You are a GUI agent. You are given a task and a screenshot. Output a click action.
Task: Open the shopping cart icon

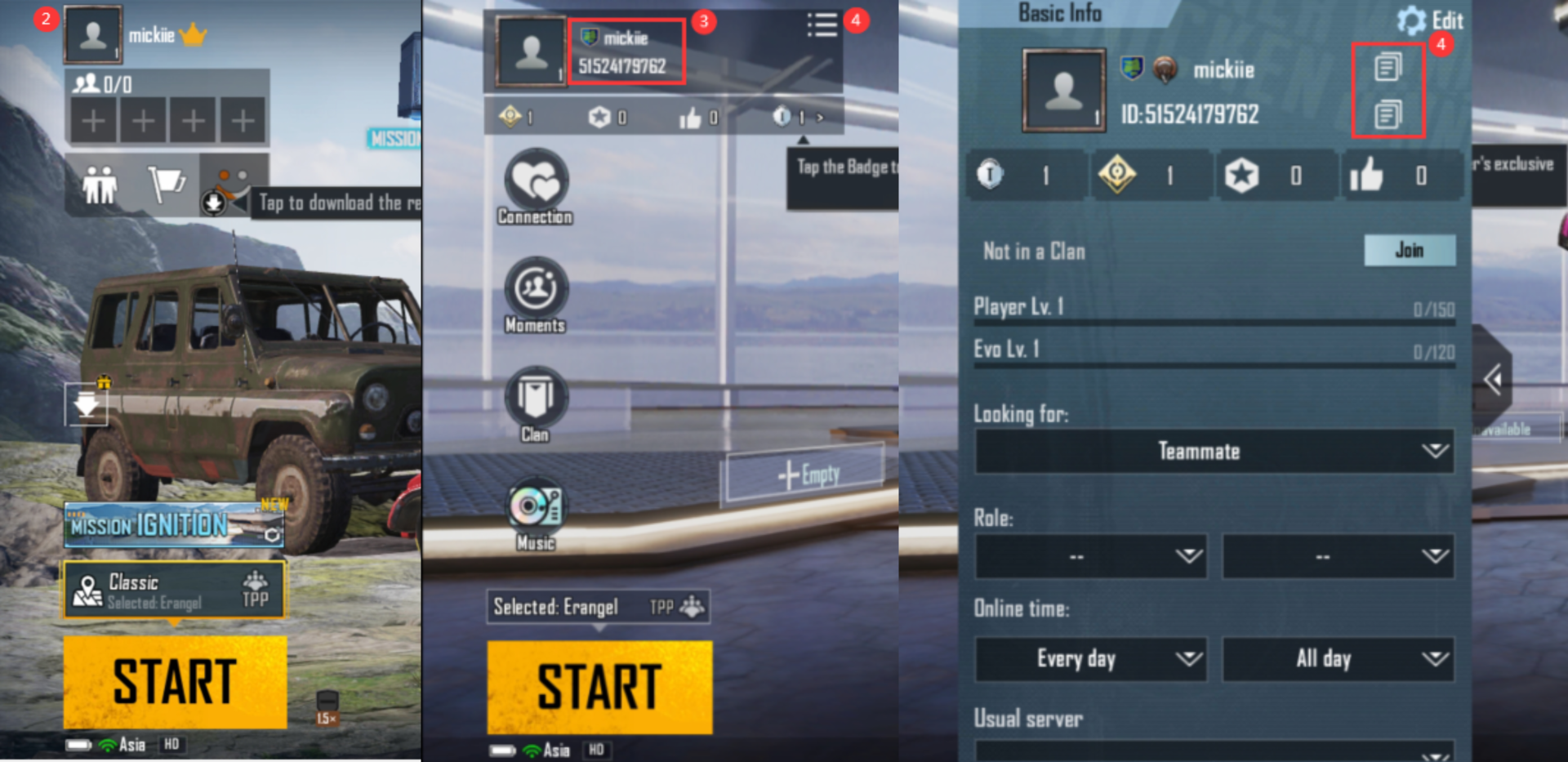(x=167, y=185)
